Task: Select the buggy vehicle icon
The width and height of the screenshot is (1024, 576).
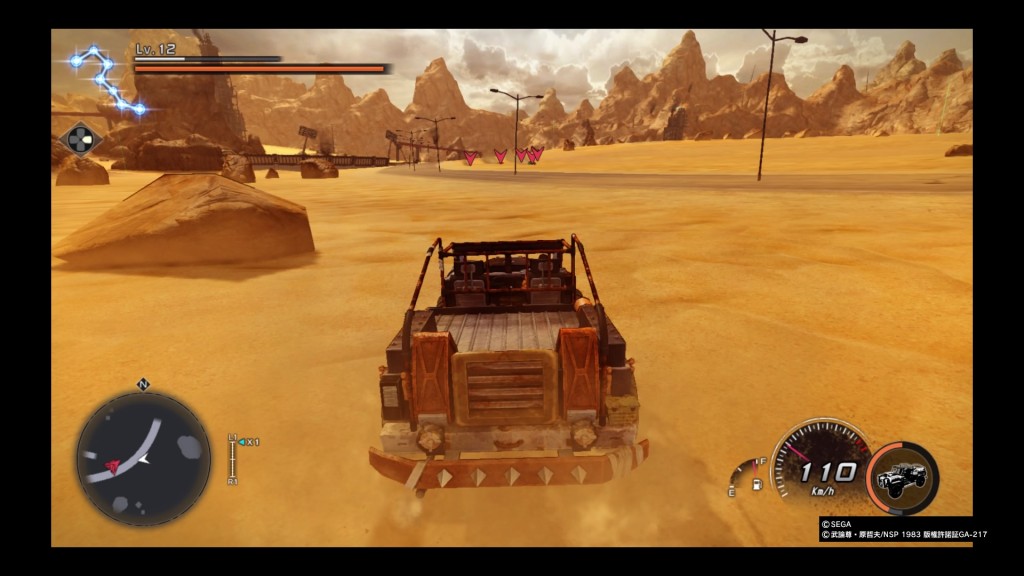Action: point(901,478)
